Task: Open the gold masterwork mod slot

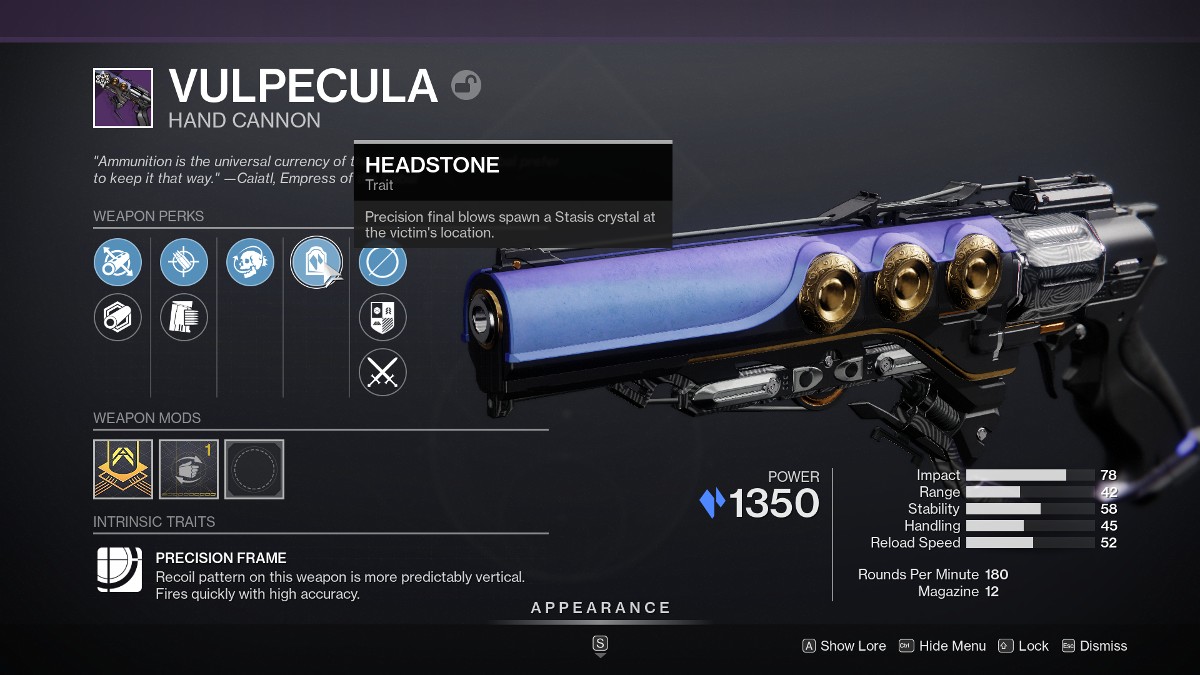Action: (123, 469)
